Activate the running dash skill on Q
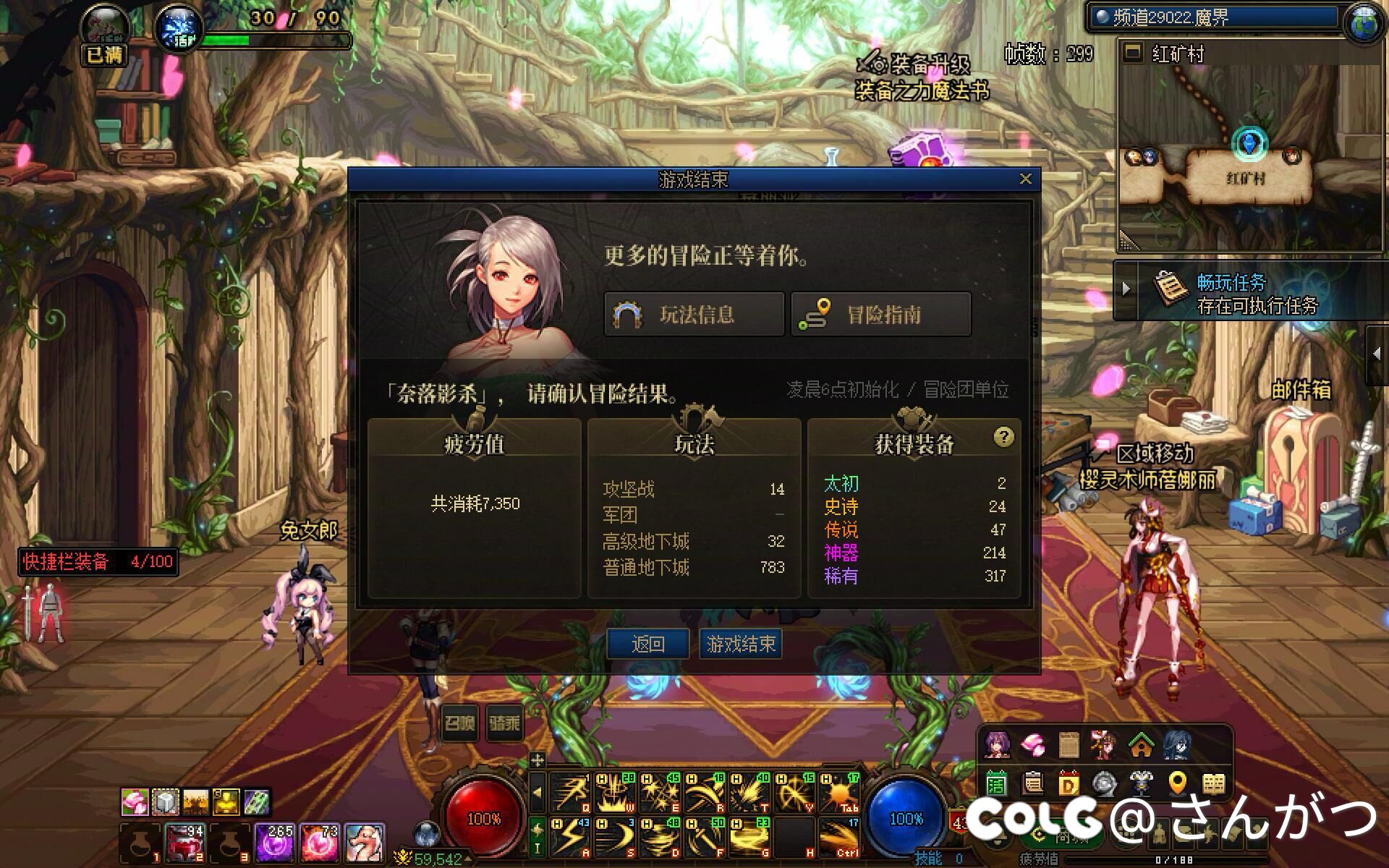1389x868 pixels. [570, 793]
